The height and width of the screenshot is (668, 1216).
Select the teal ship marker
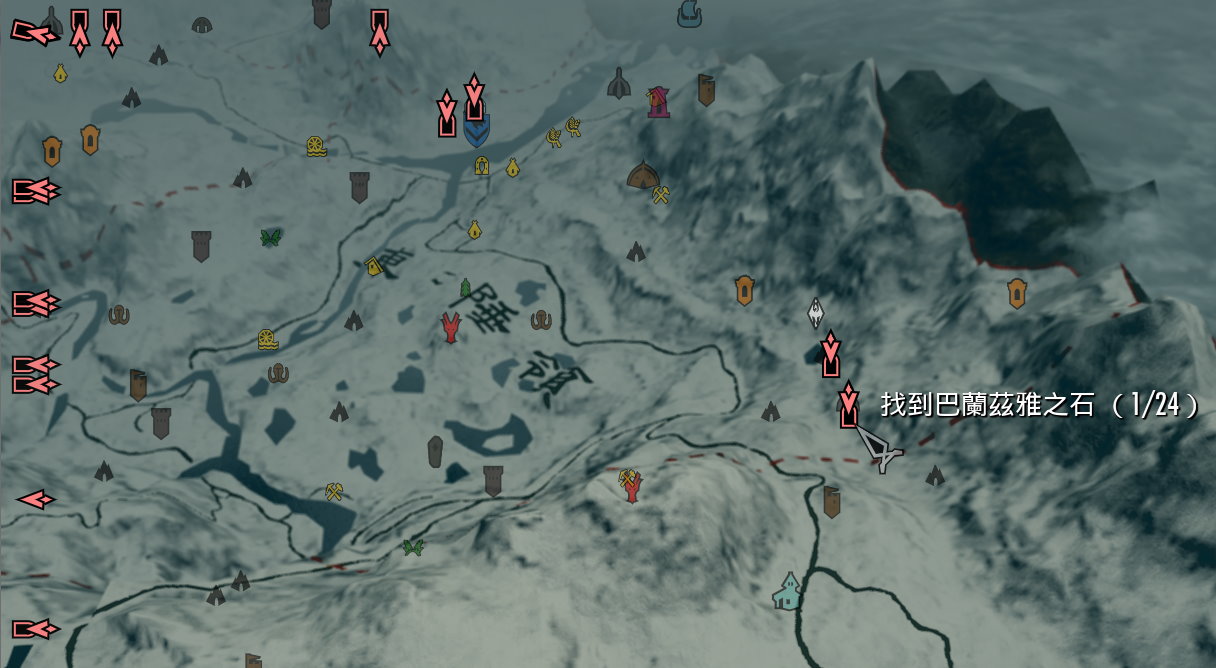(688, 13)
